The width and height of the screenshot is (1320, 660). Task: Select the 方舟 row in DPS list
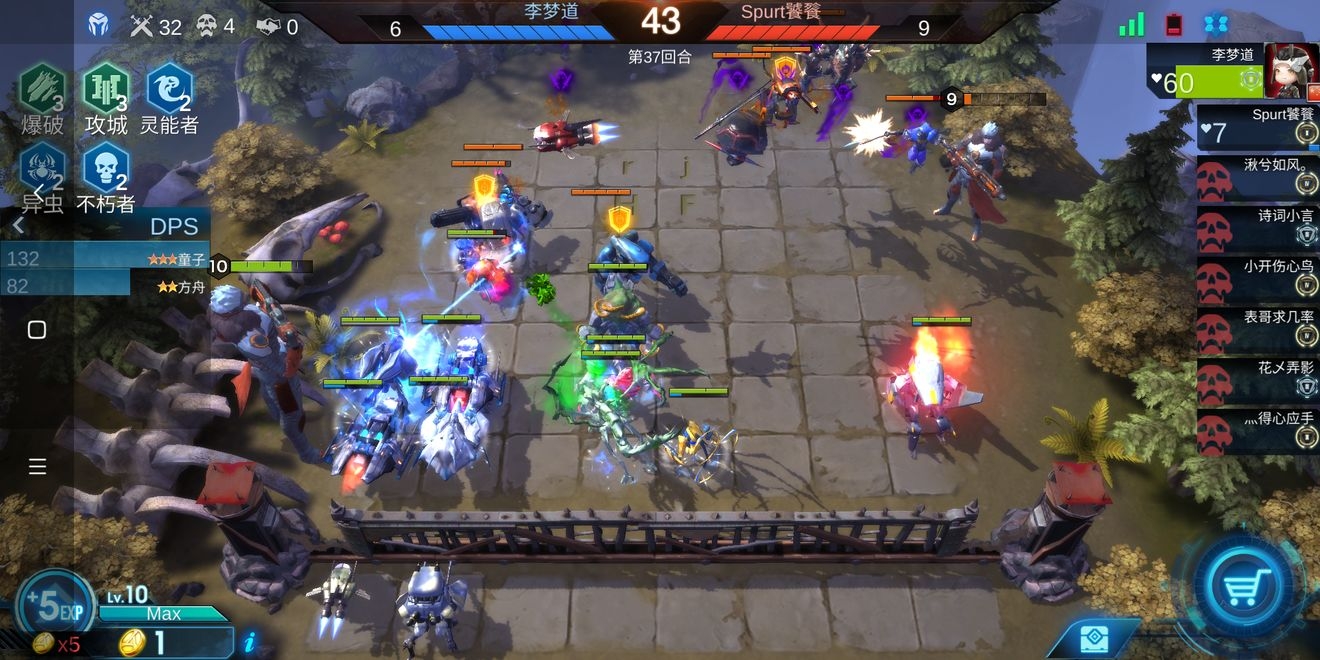coord(105,286)
